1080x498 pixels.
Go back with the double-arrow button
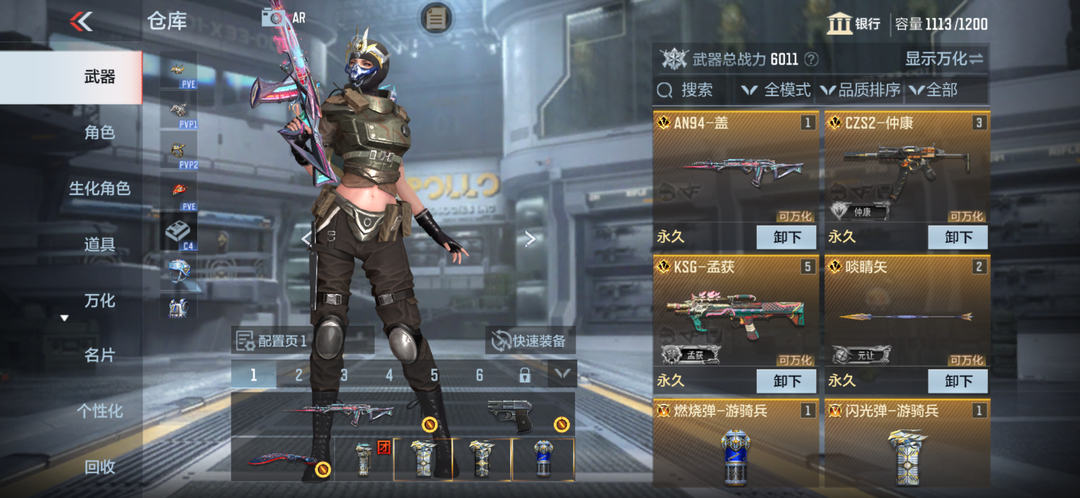(x=82, y=21)
